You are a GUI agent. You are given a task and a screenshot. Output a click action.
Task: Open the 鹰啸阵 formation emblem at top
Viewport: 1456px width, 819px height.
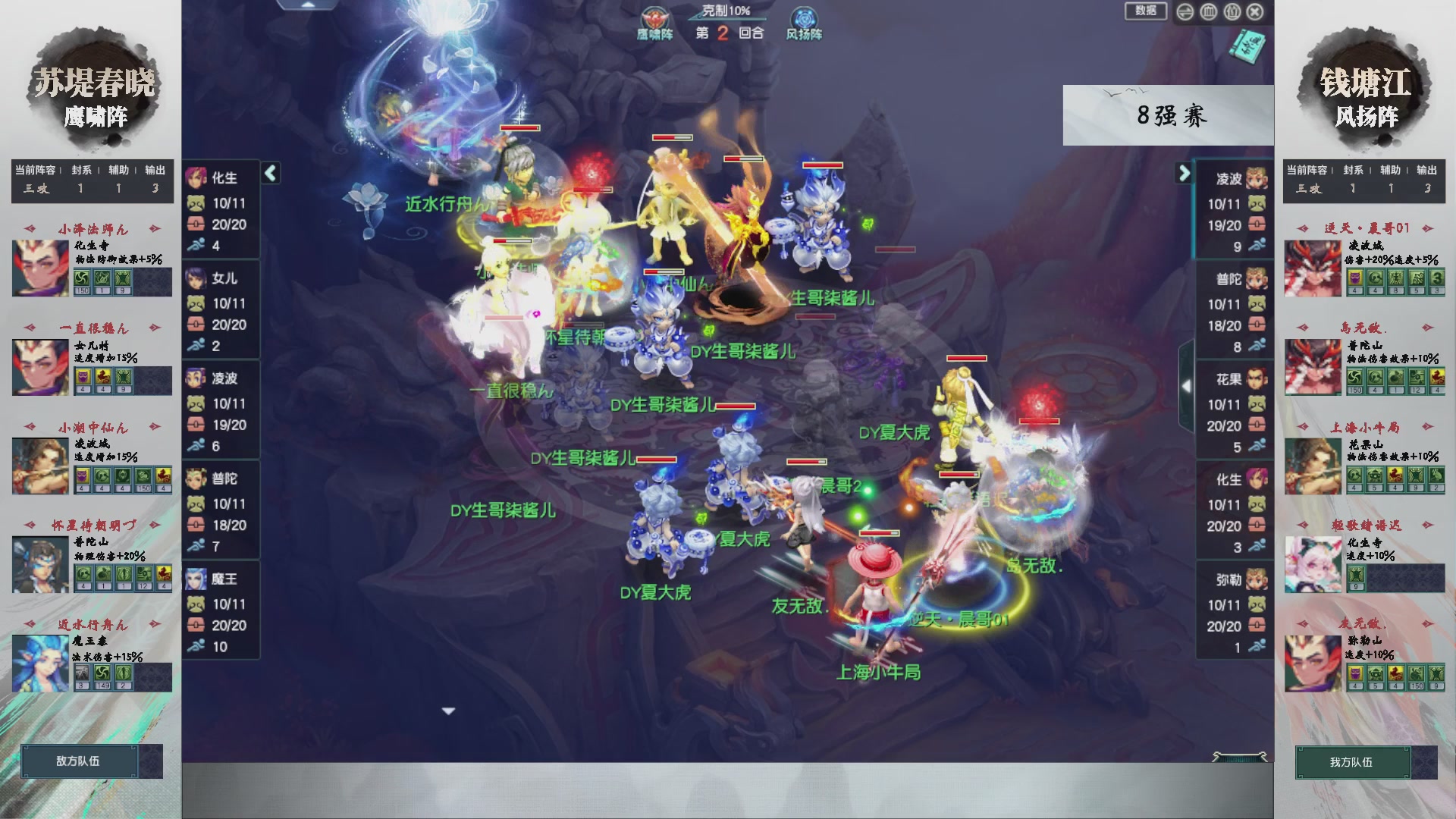657,17
